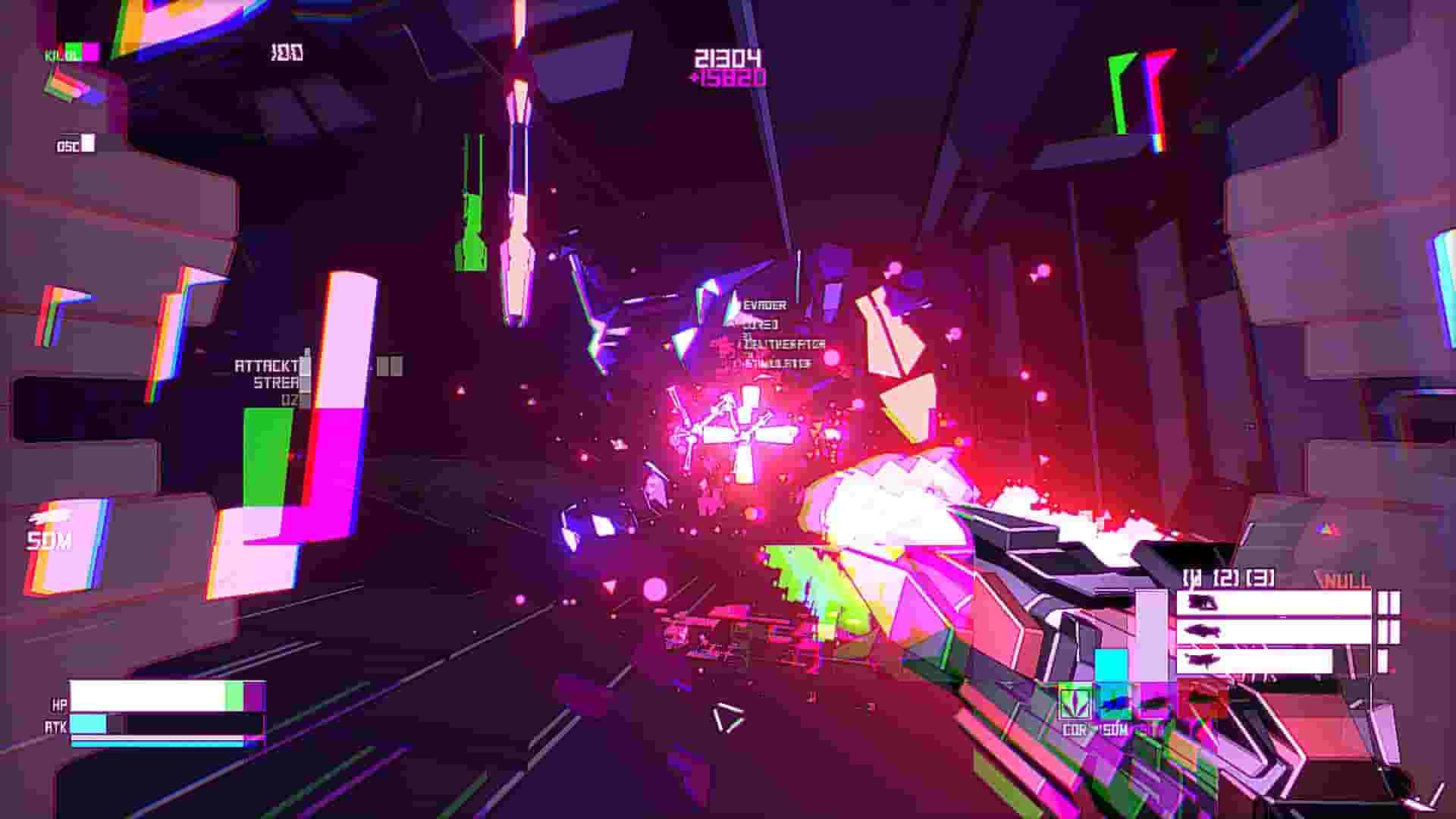Click the first weapon silhouette icon
This screenshot has height=819, width=1456.
coord(1202,603)
